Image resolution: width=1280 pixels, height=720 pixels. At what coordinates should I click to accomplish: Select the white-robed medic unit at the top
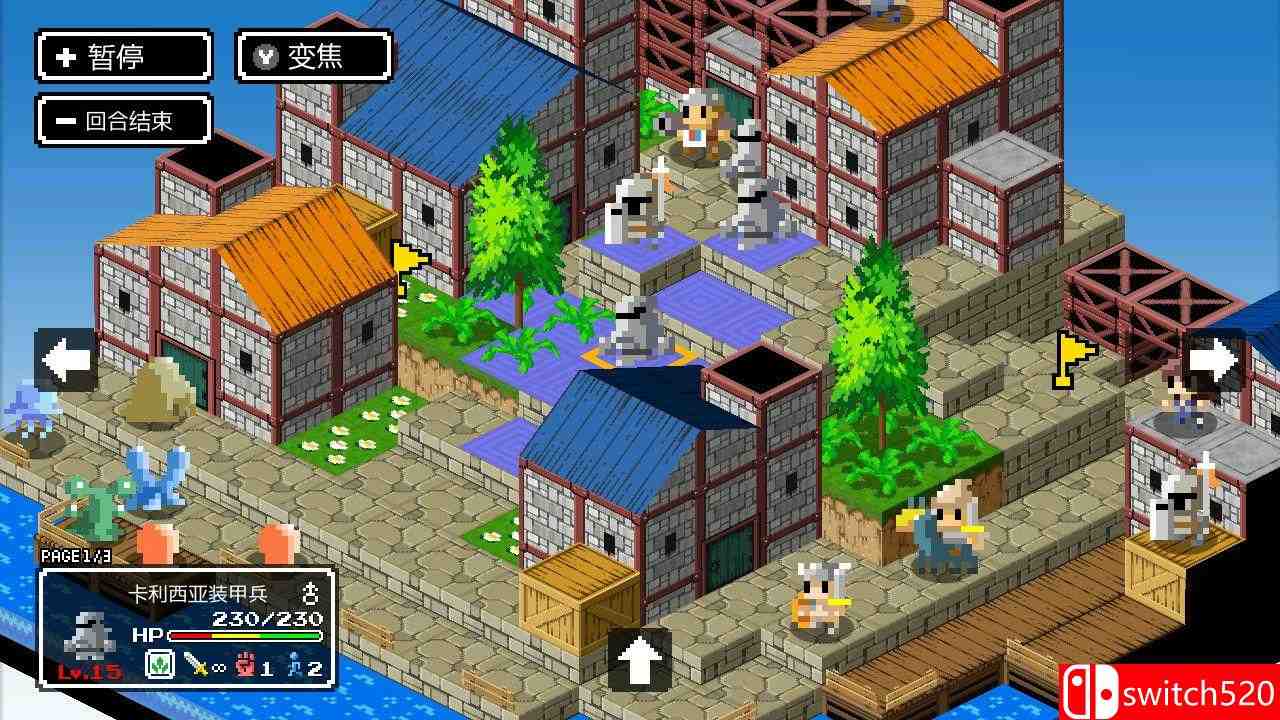click(697, 122)
